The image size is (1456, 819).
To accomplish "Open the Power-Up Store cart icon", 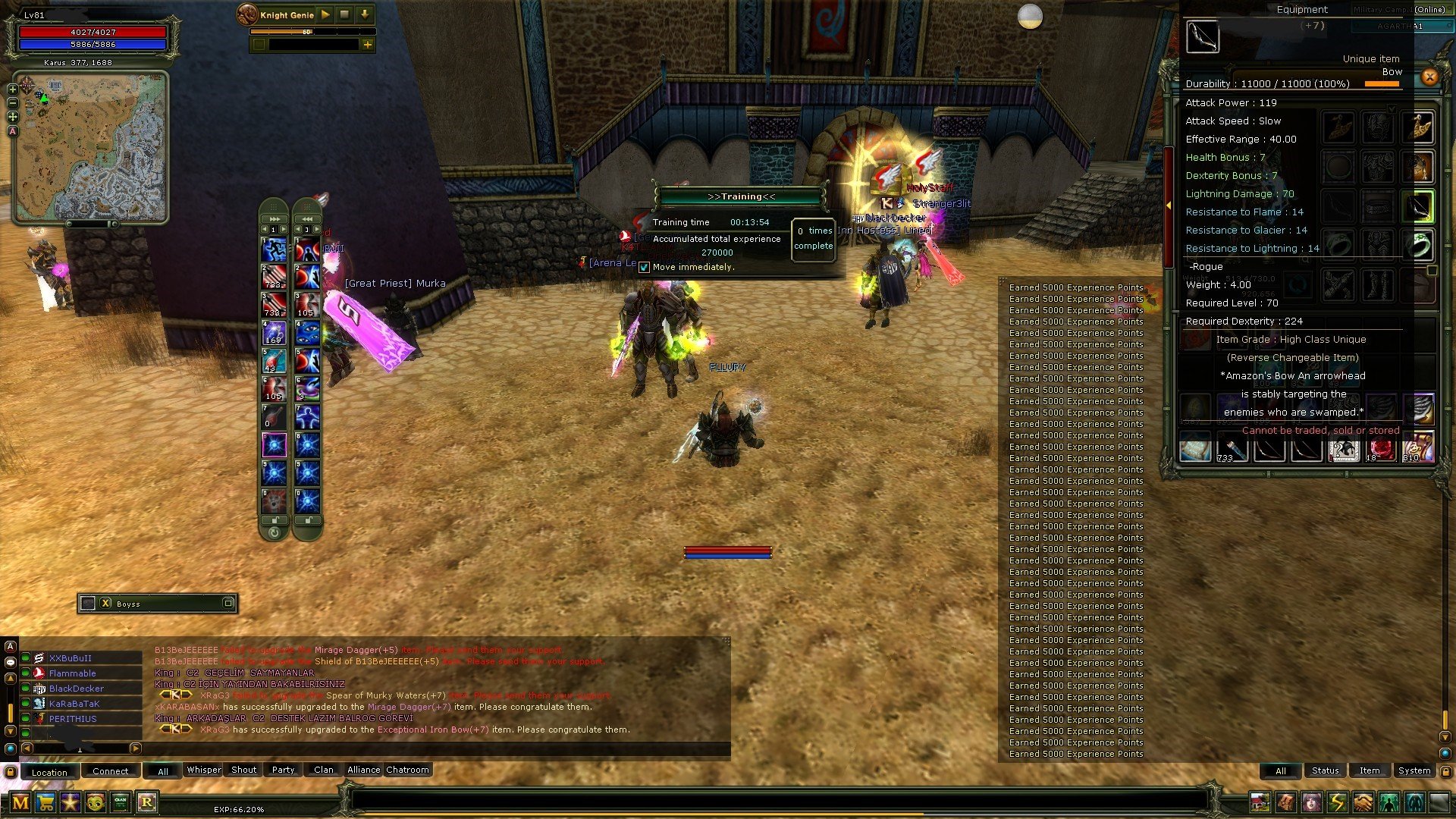I will [x=45, y=803].
